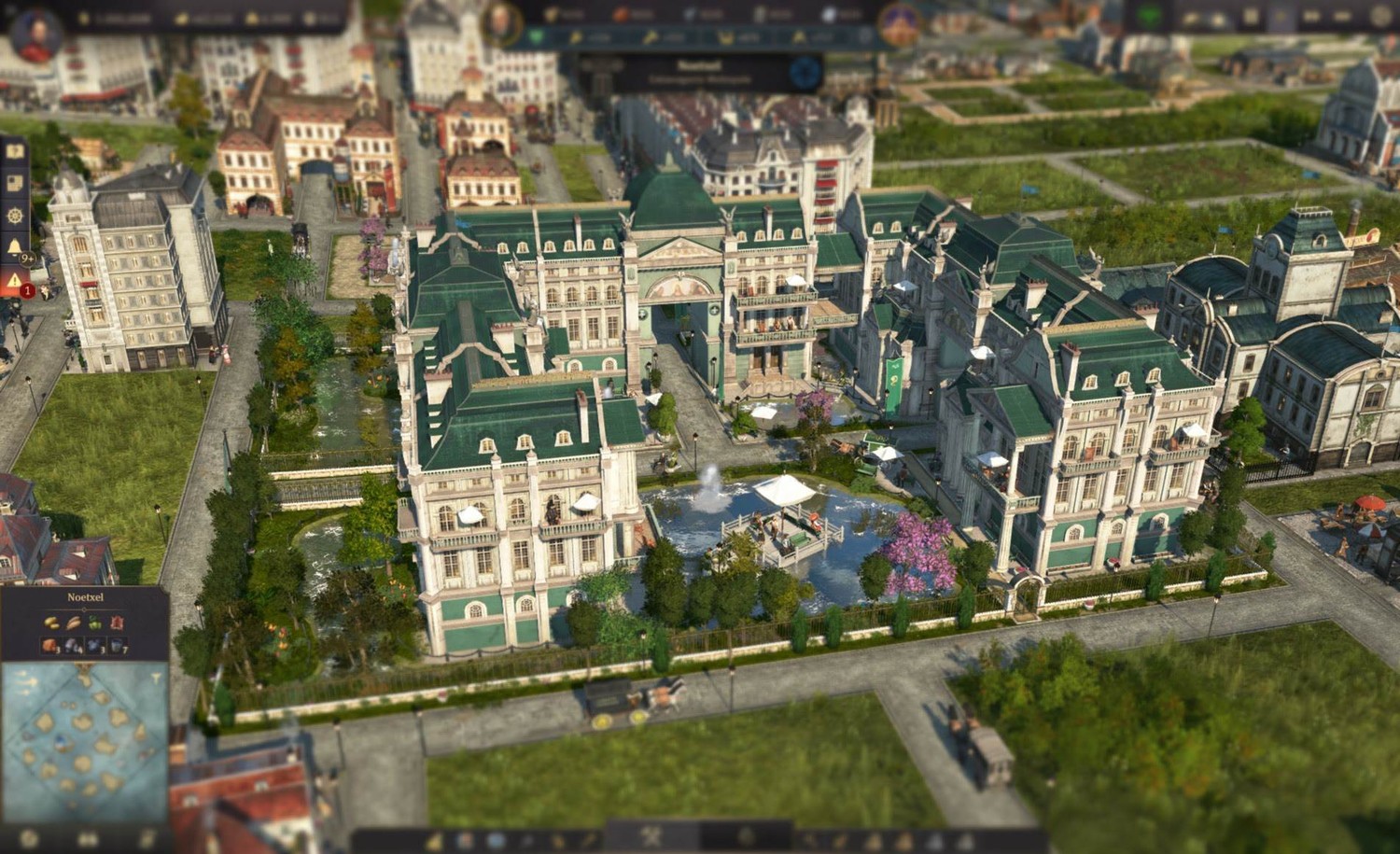The width and height of the screenshot is (1400, 854).
Task: Click the green hops fertility icon
Action: tap(94, 623)
